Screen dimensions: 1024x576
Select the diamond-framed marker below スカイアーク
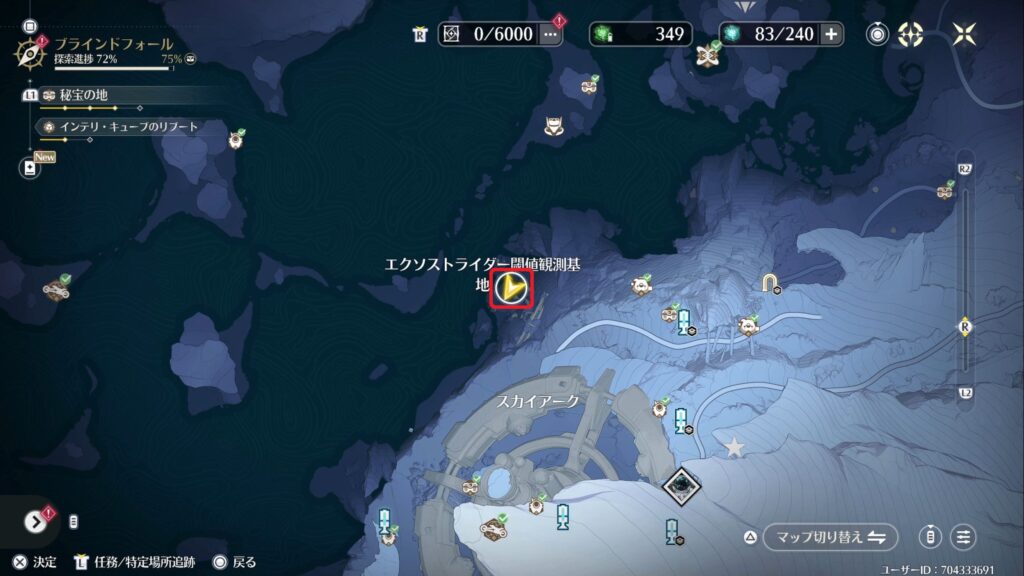coord(681,486)
